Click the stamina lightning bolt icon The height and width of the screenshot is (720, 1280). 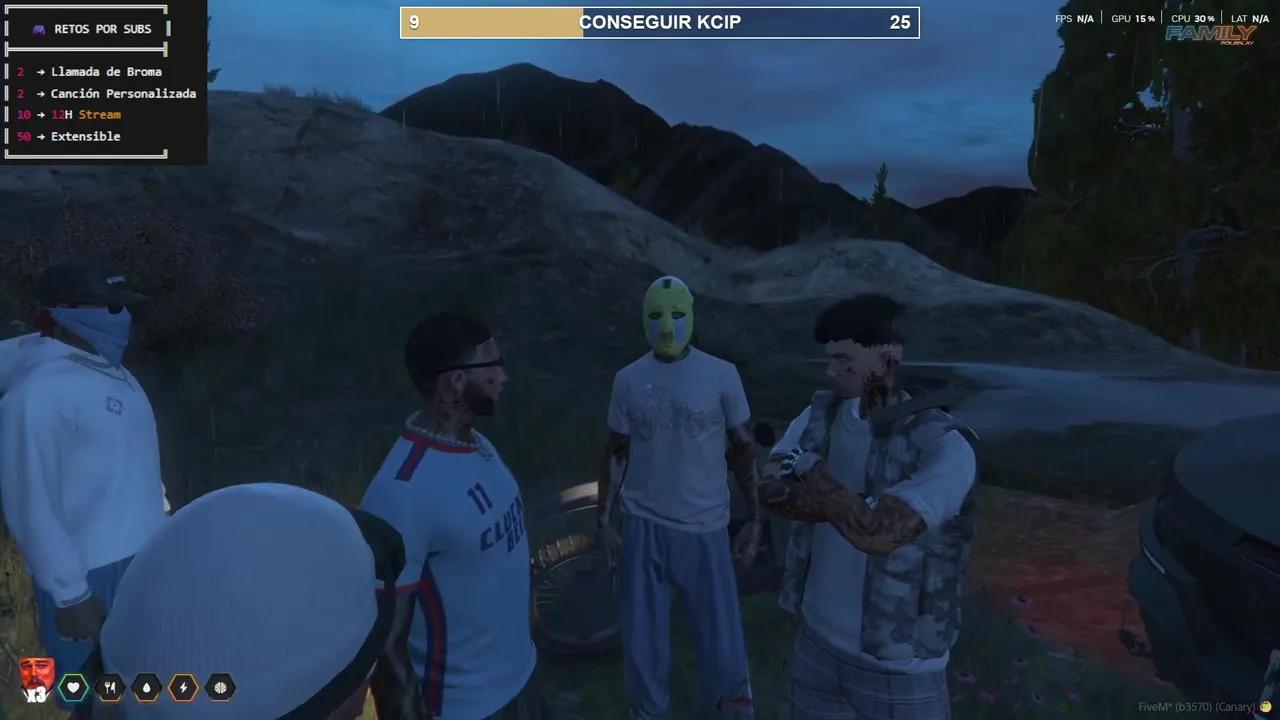[x=183, y=687]
